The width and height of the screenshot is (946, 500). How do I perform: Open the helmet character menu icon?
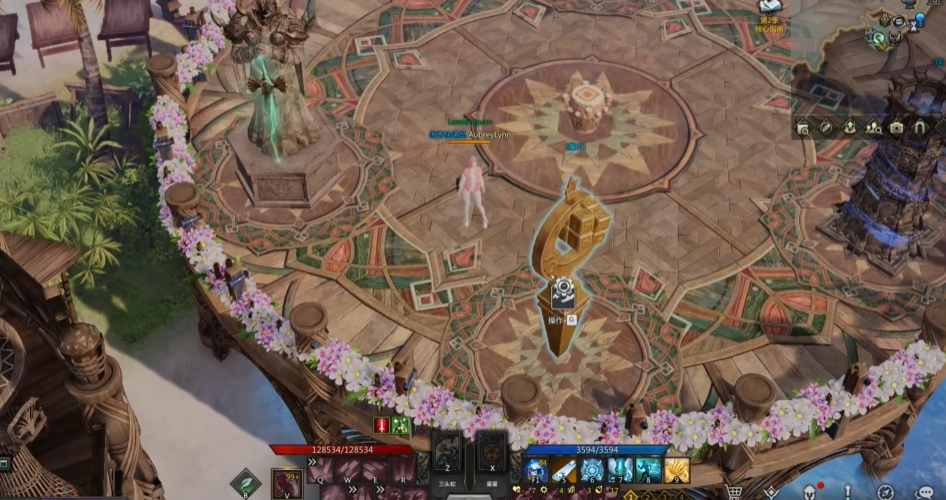pos(811,492)
